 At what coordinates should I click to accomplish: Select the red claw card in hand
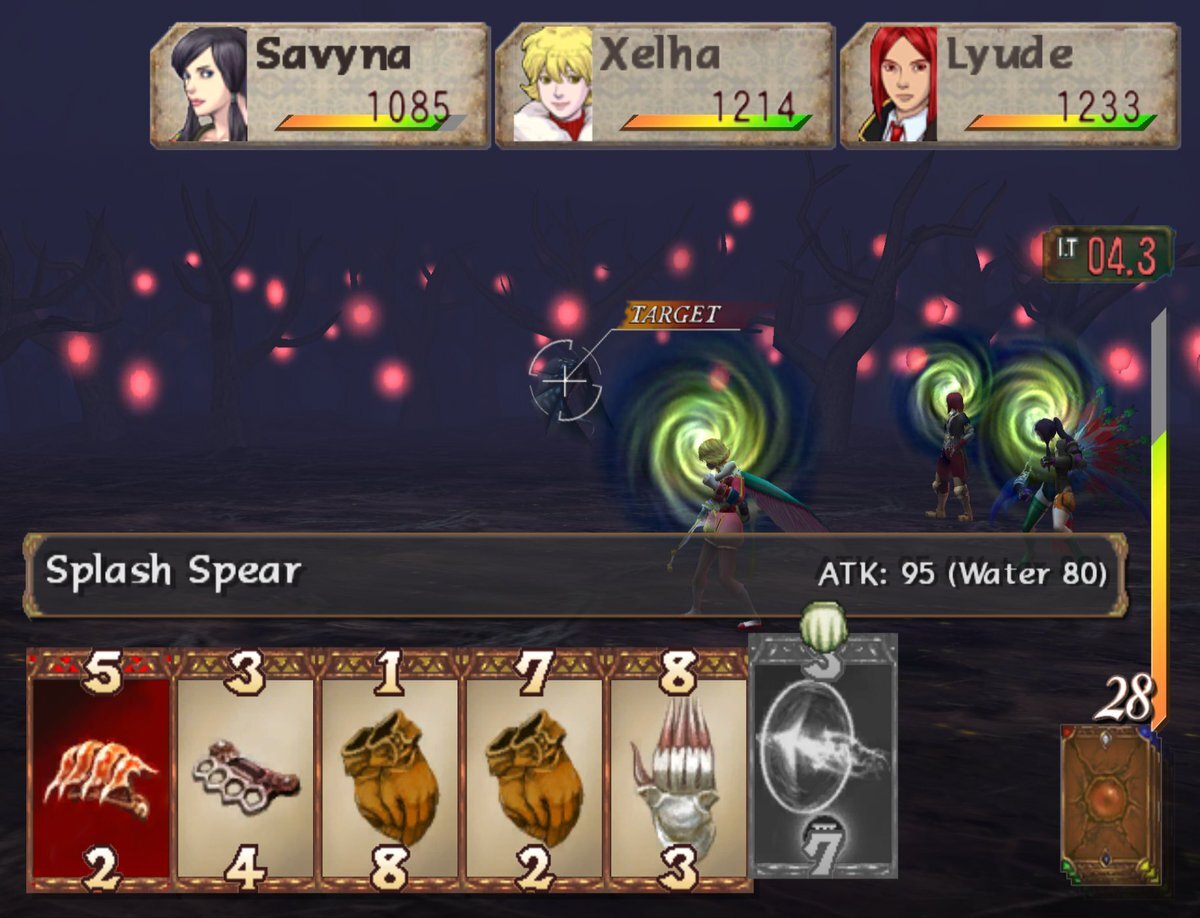(x=100, y=772)
